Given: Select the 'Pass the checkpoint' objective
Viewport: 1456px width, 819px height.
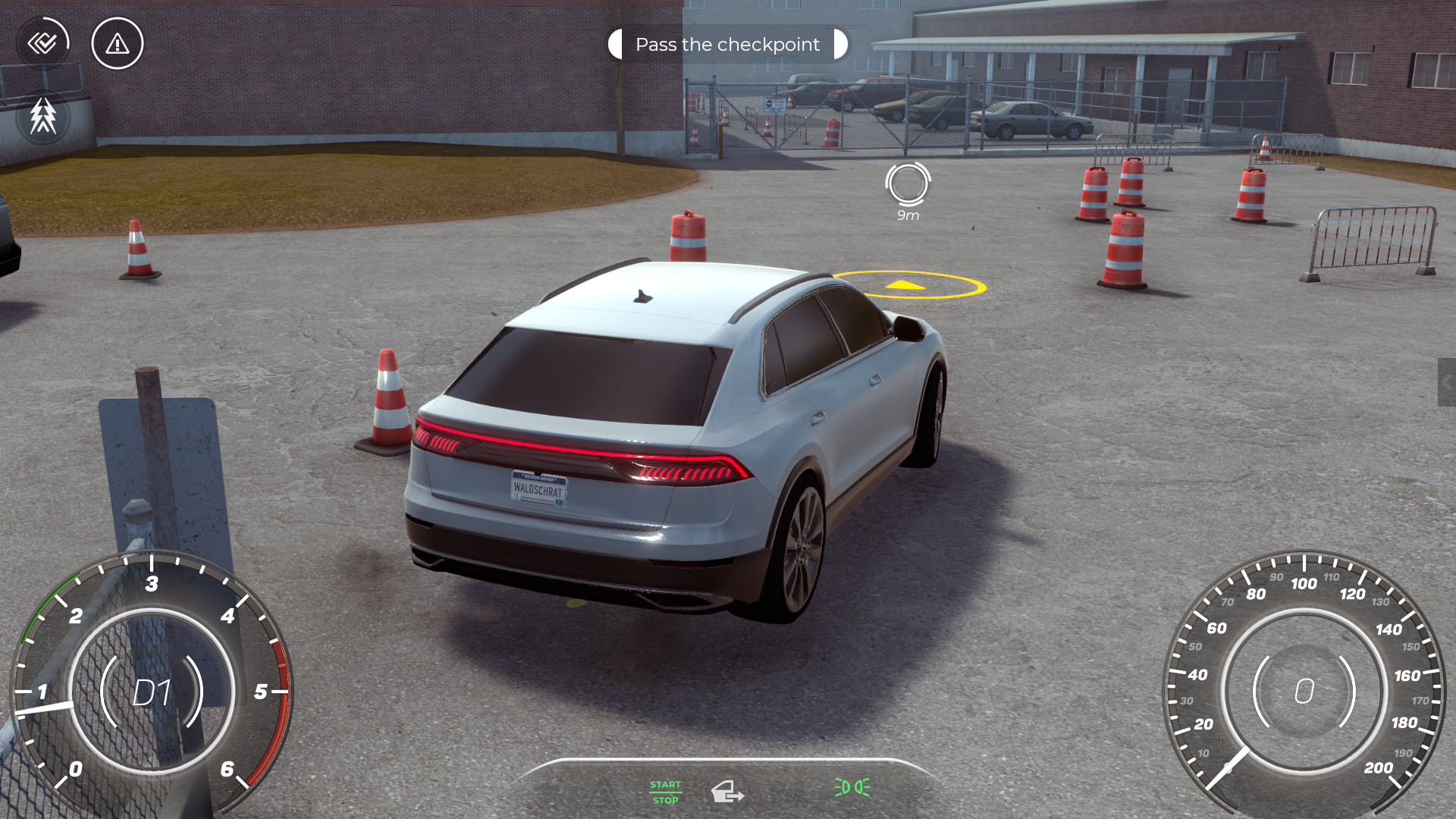Looking at the screenshot, I should point(726,44).
